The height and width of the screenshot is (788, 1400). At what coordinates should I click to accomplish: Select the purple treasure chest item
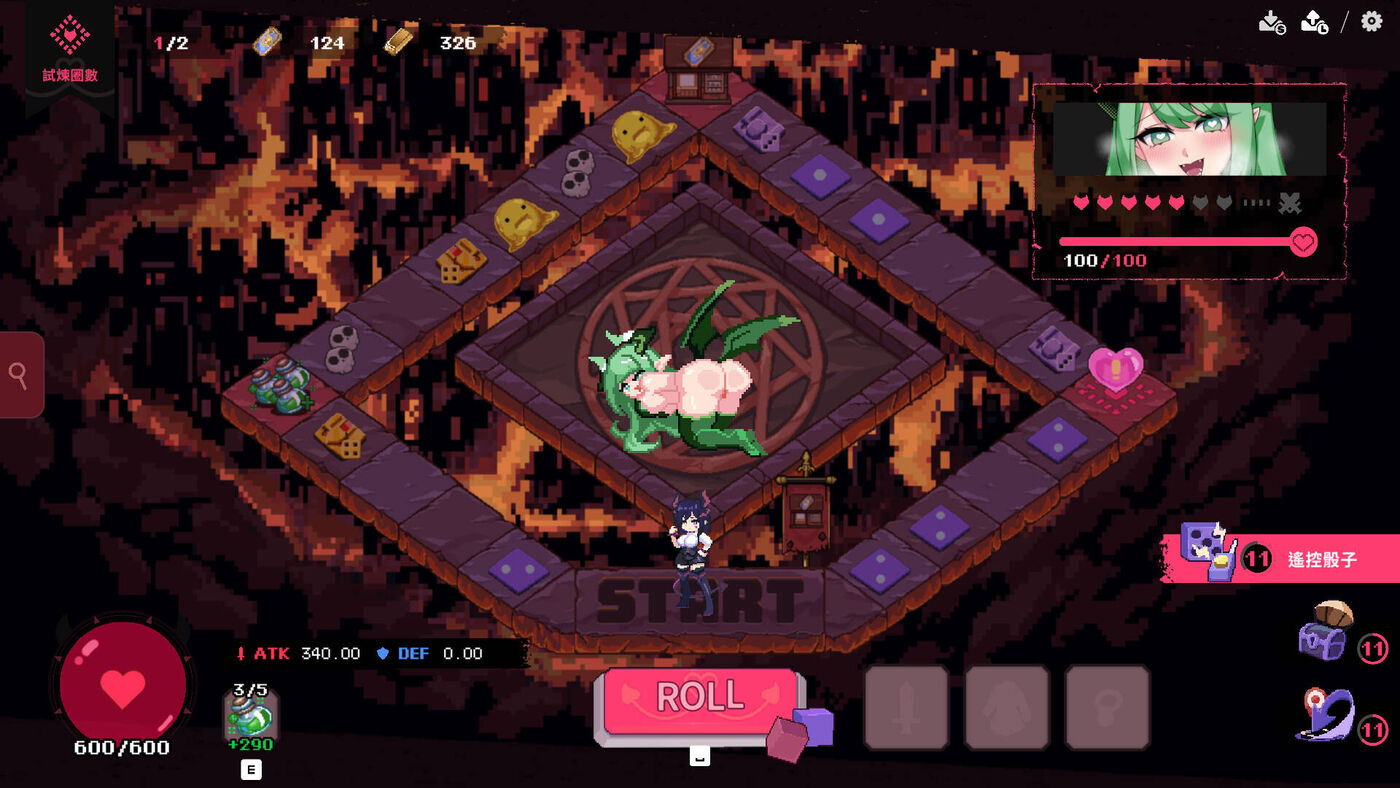1325,630
